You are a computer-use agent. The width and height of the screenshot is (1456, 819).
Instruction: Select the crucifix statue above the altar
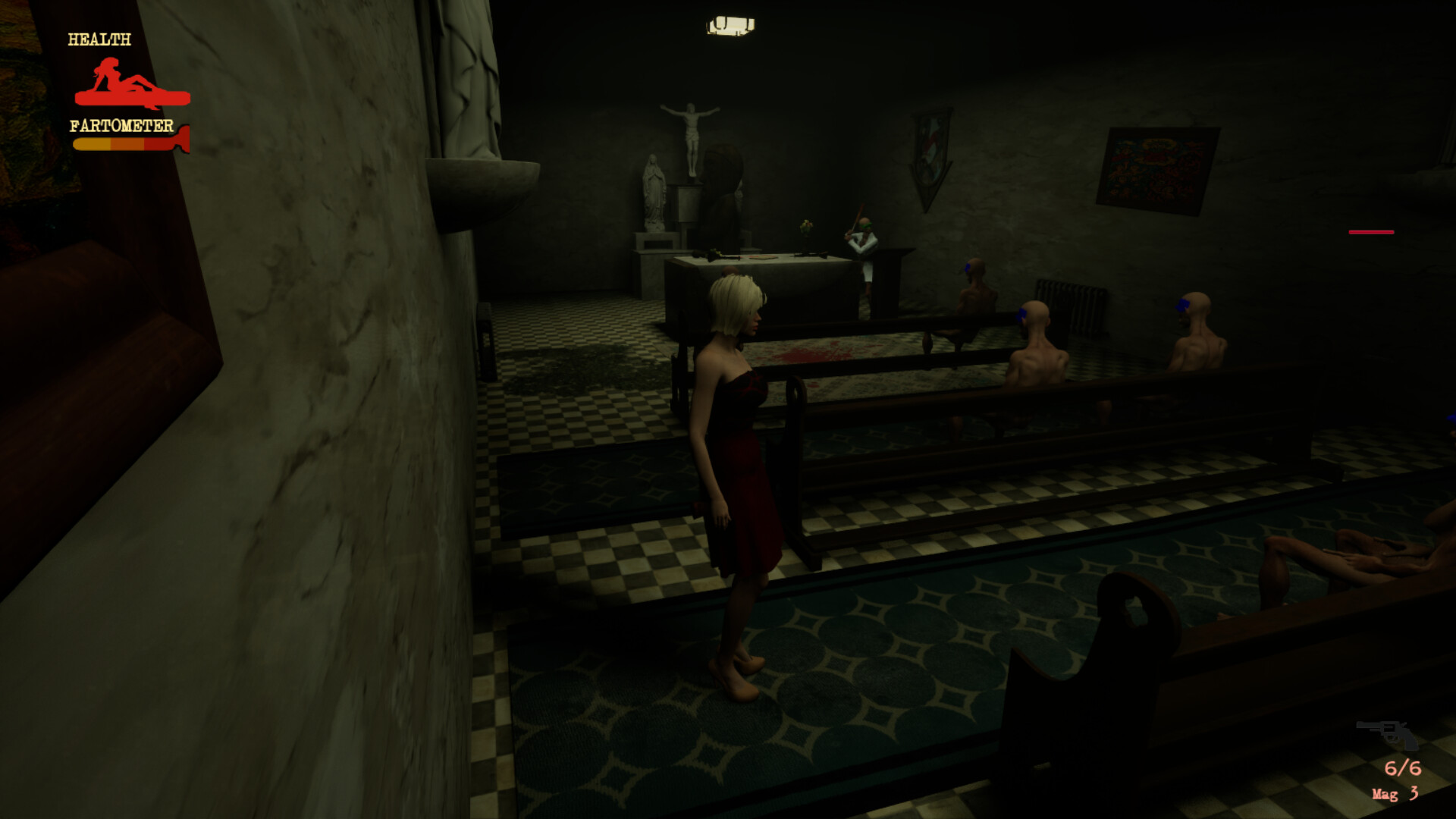click(x=689, y=129)
